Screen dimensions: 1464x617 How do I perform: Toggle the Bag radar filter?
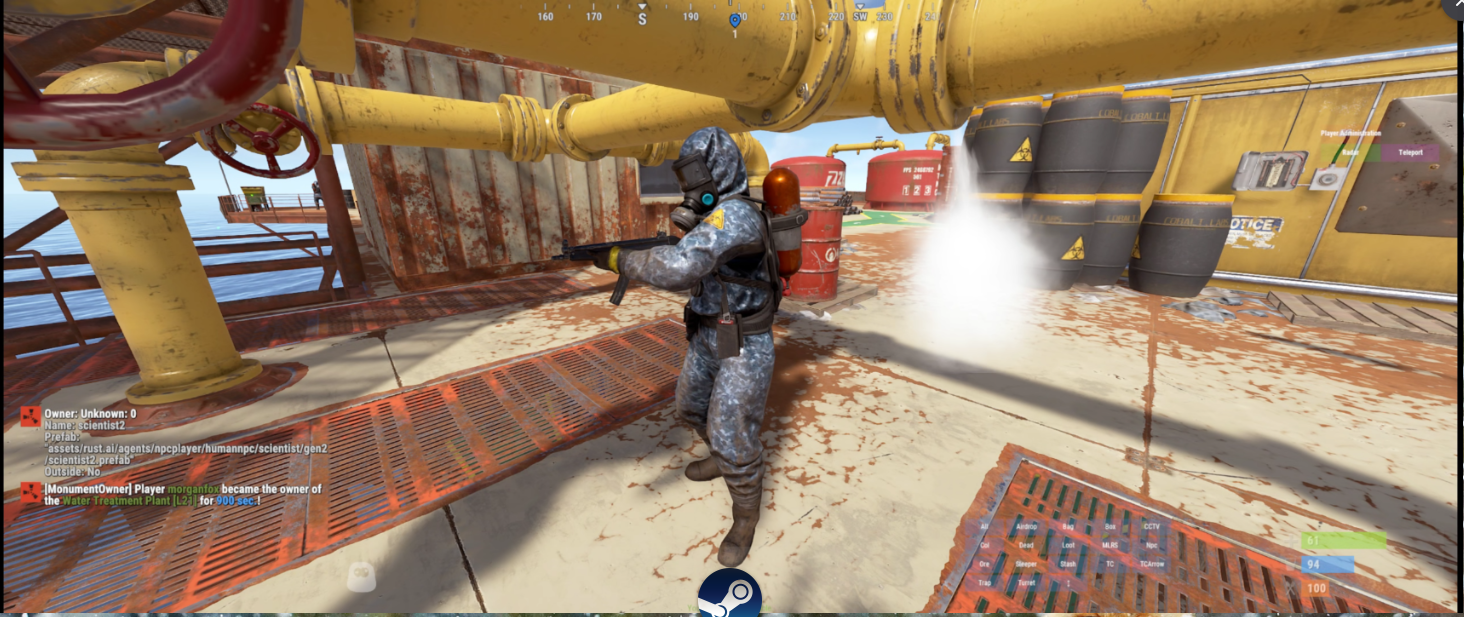(x=1068, y=526)
